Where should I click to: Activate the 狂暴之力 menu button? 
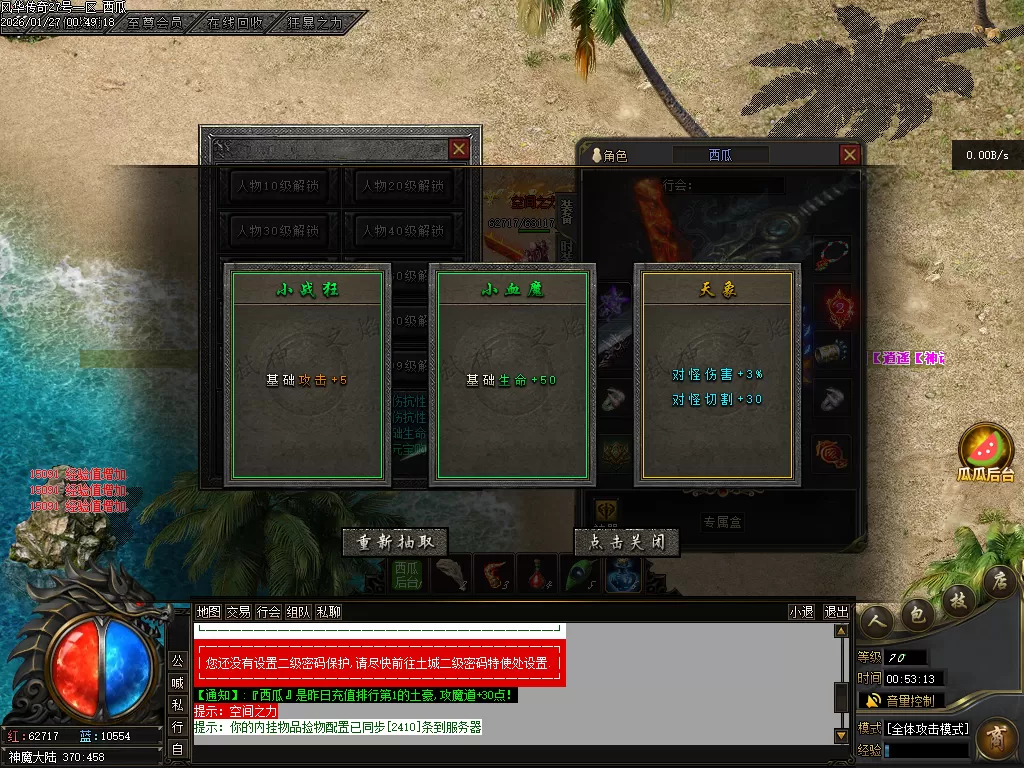[315, 21]
